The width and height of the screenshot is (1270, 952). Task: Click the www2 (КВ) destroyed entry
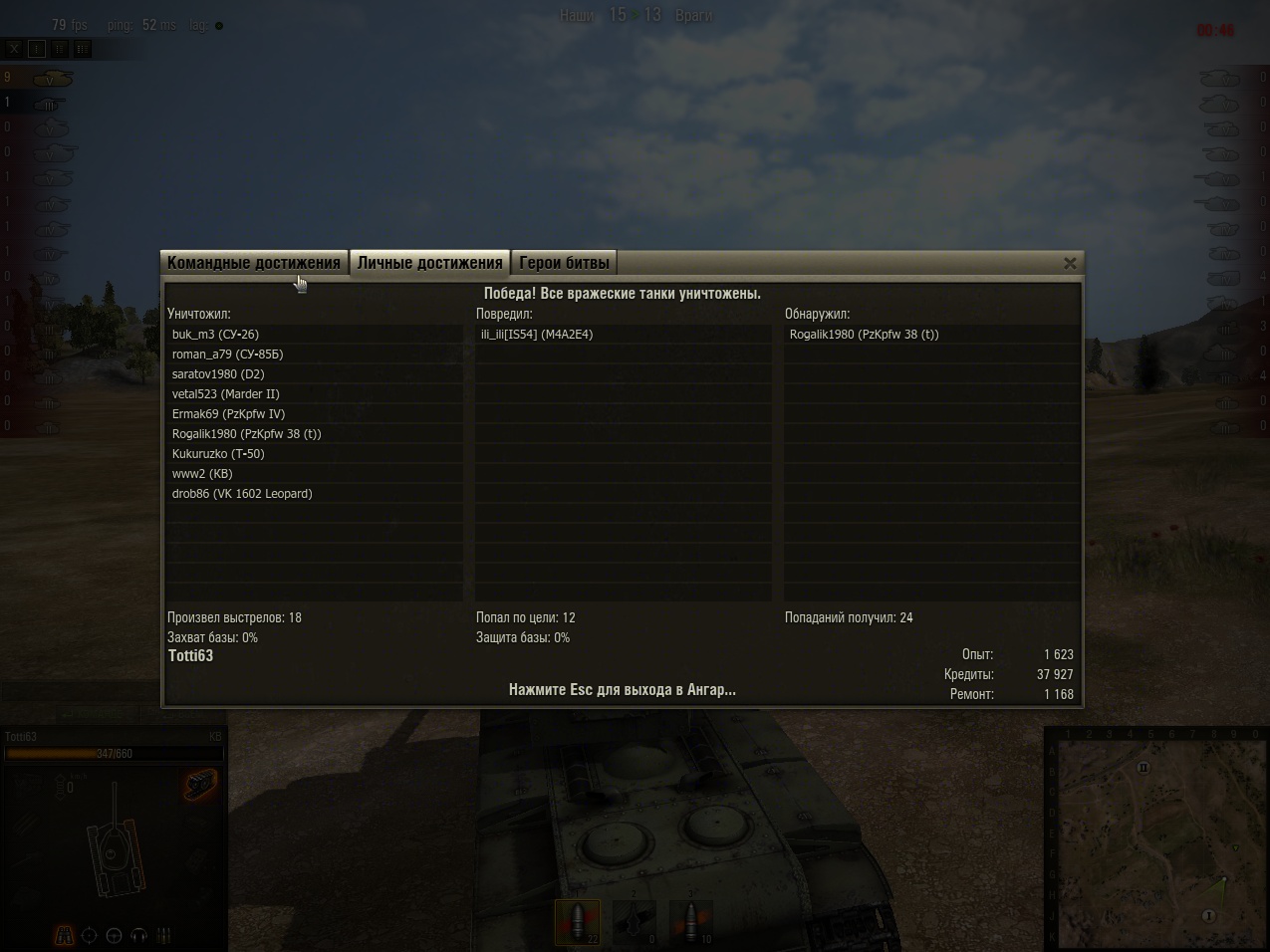coord(202,474)
